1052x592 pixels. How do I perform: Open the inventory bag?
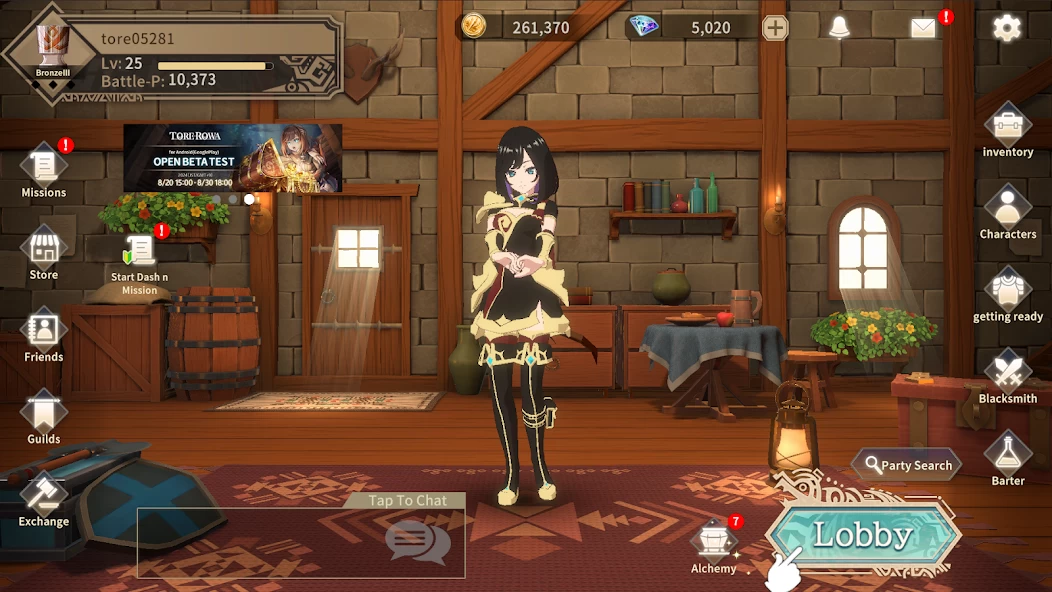point(1007,128)
